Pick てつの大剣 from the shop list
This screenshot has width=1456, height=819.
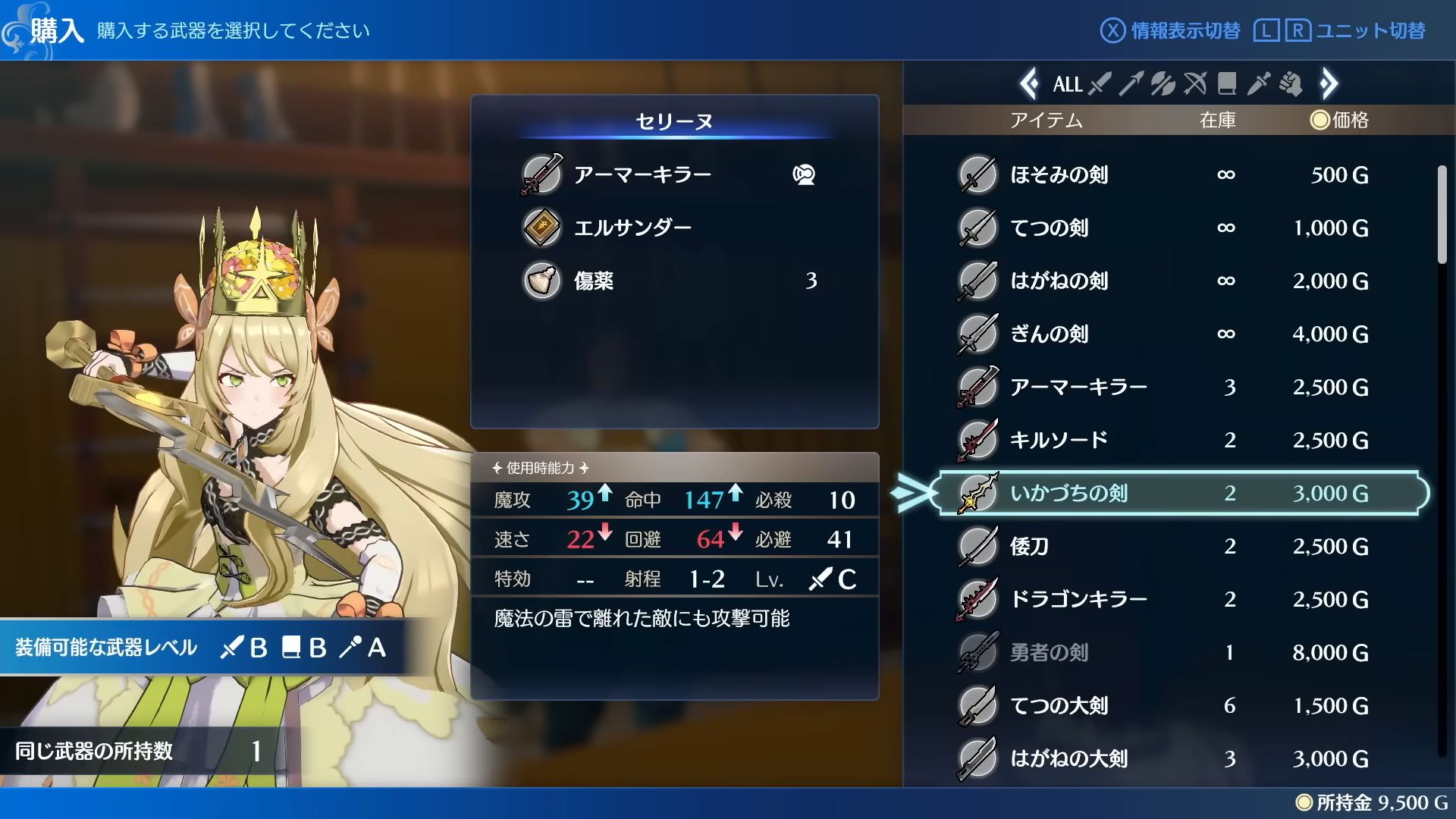tap(1059, 706)
